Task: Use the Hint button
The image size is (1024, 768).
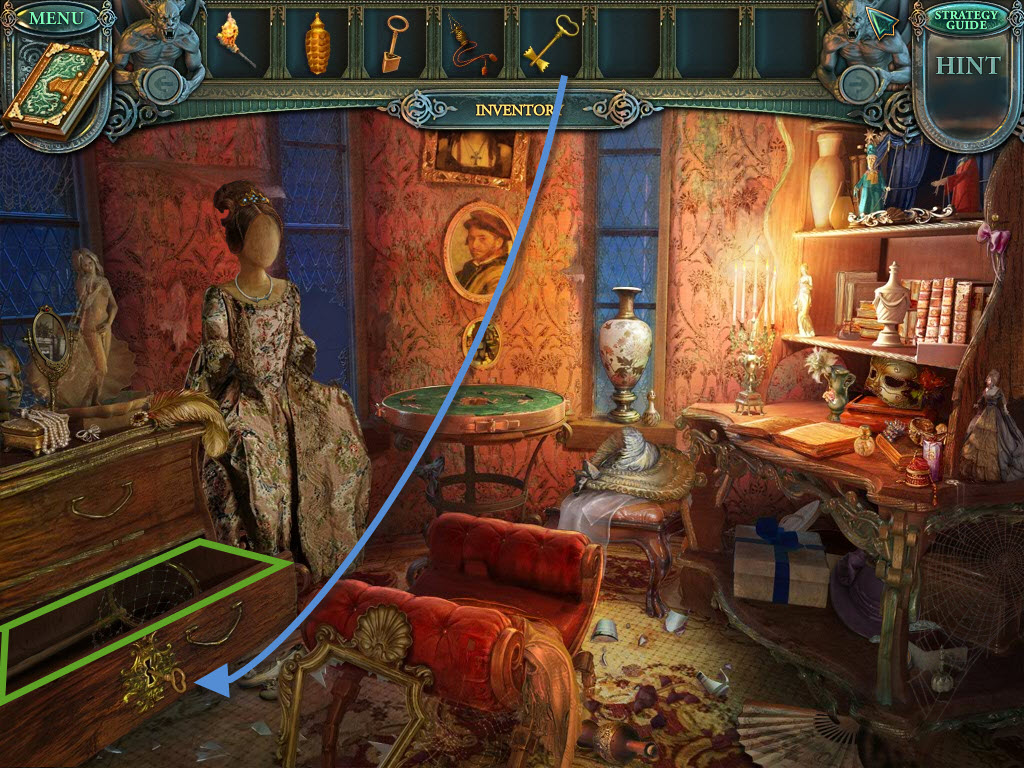Action: click(967, 66)
